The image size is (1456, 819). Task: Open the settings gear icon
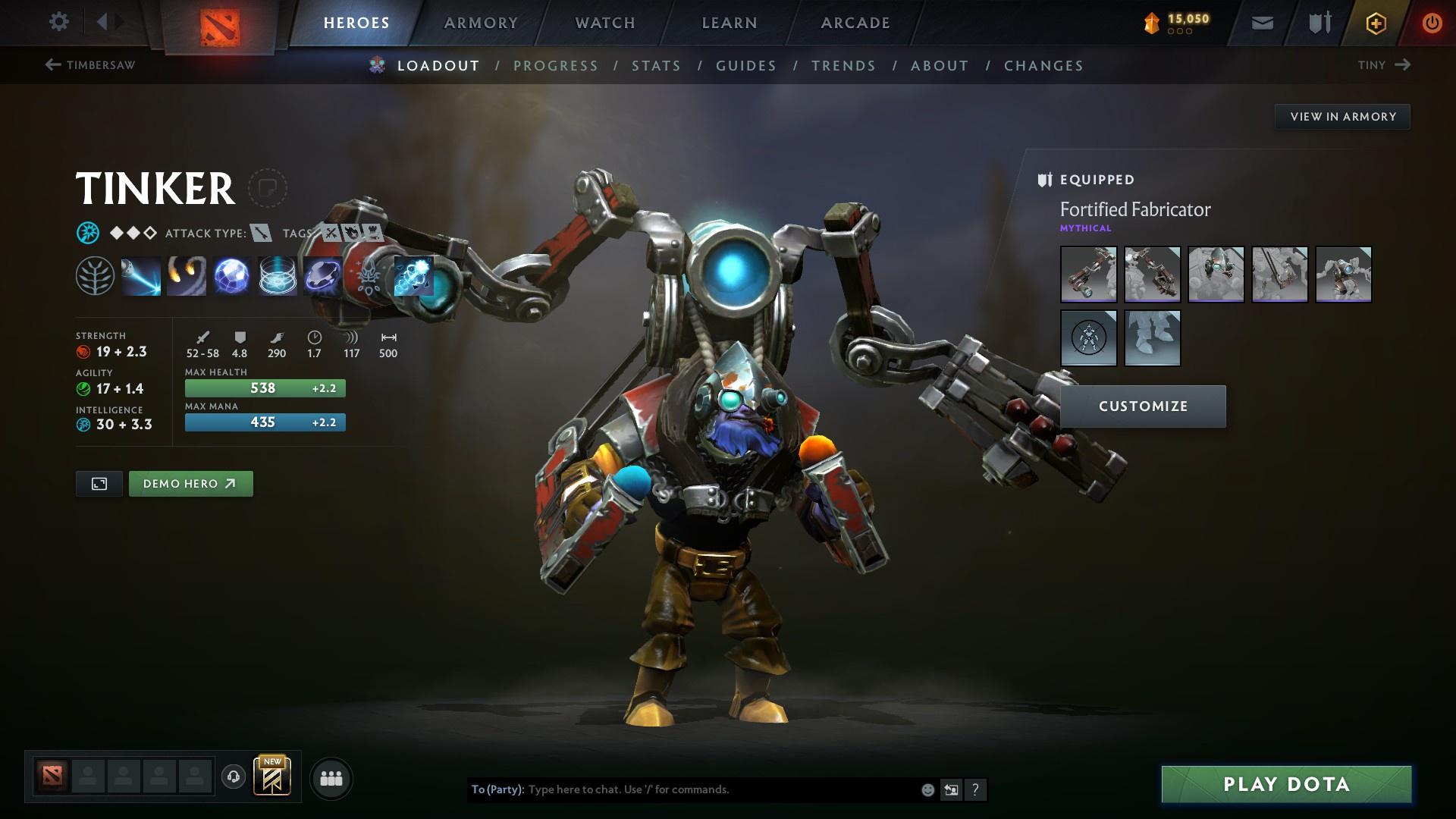click(59, 22)
